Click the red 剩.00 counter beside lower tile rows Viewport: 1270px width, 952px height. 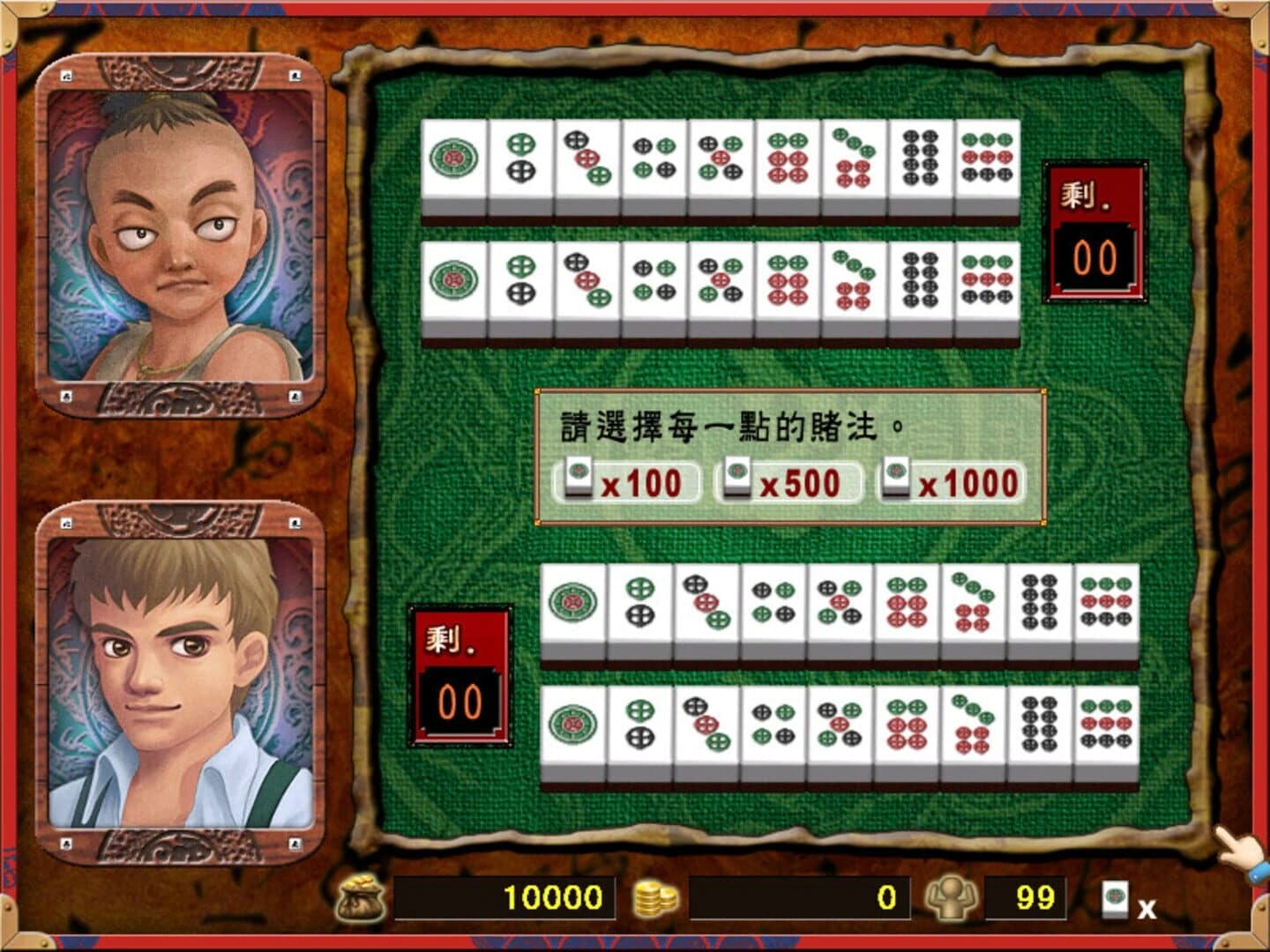tap(461, 674)
